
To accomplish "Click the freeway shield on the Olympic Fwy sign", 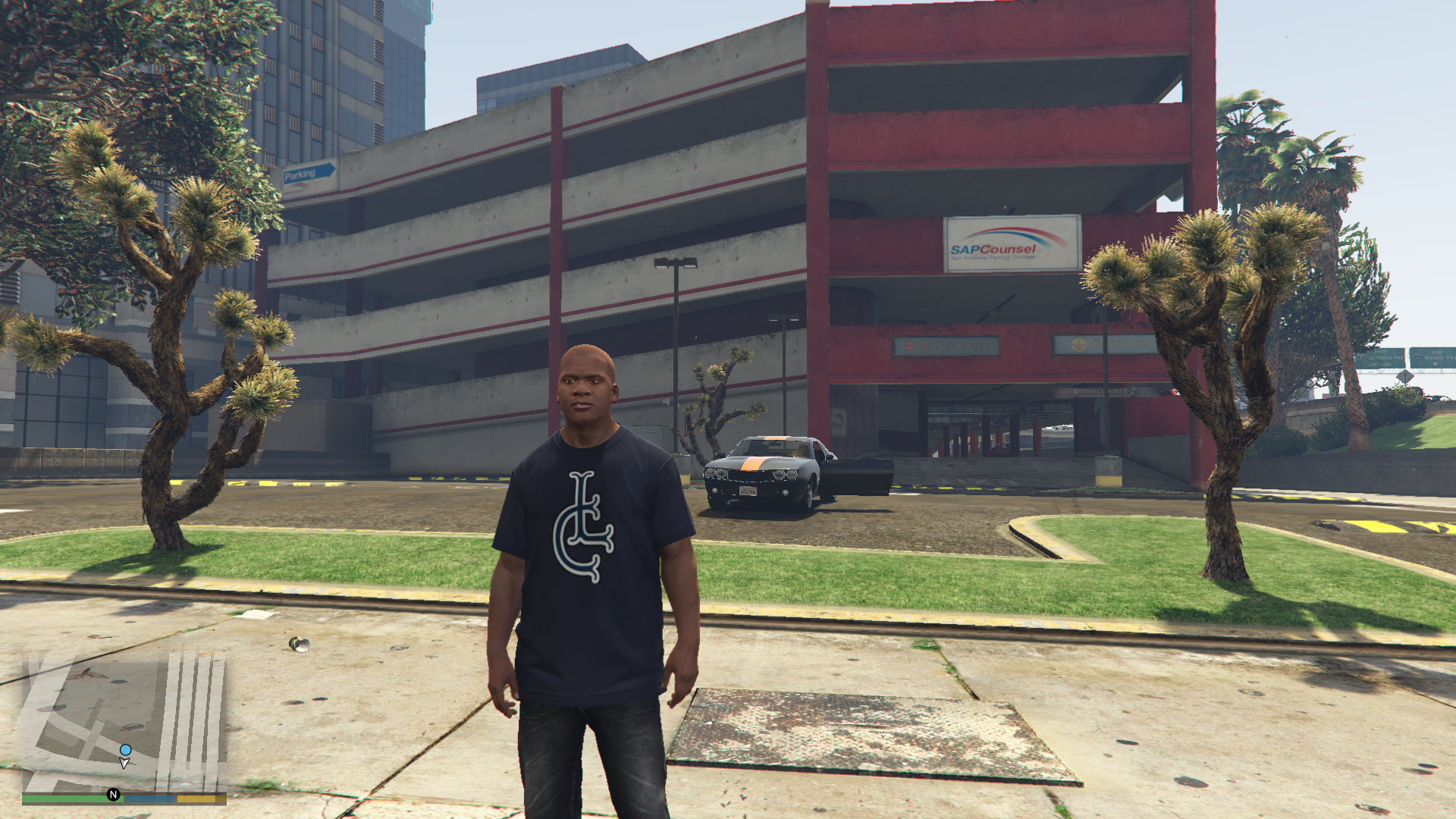I will pyautogui.click(x=1417, y=357).
